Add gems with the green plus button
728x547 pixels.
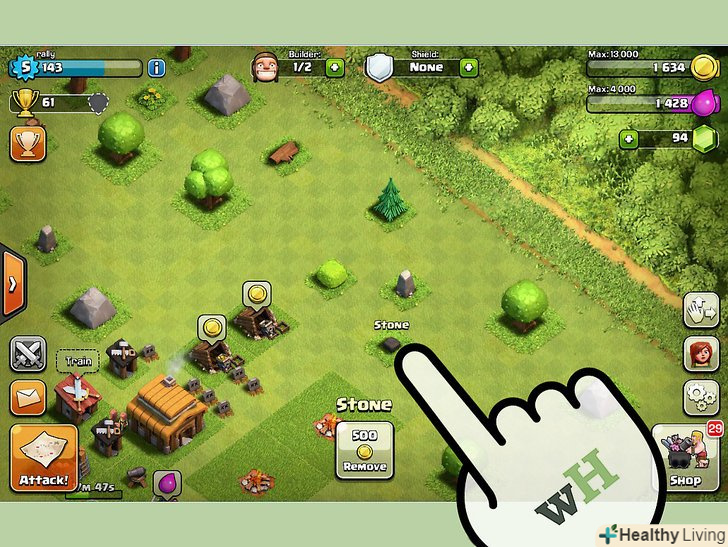pyautogui.click(x=628, y=138)
